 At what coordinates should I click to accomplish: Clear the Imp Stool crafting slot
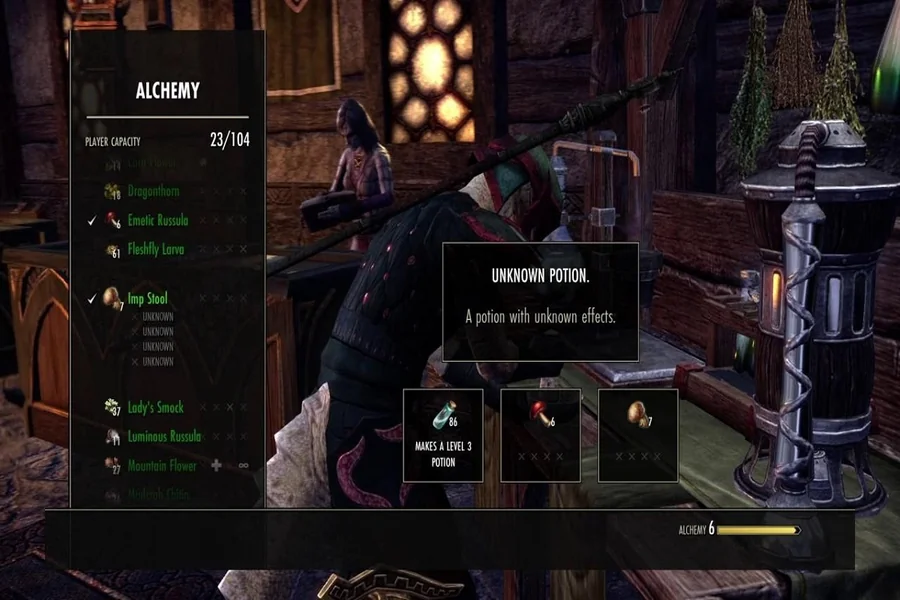click(x=637, y=434)
